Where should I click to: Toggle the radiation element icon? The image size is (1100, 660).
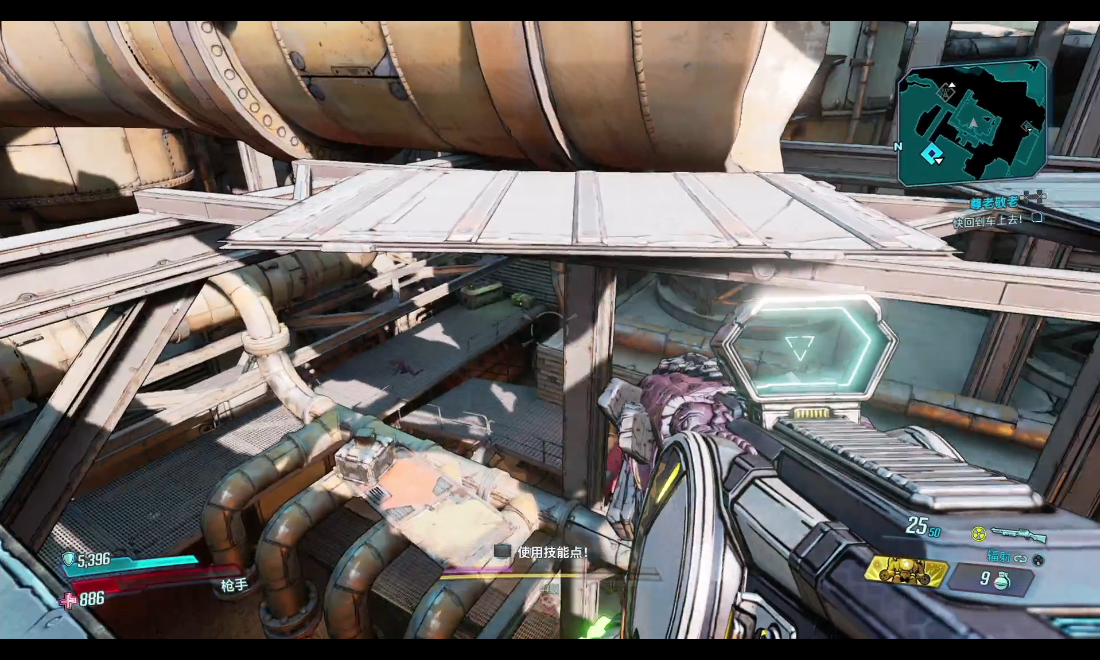(x=979, y=535)
